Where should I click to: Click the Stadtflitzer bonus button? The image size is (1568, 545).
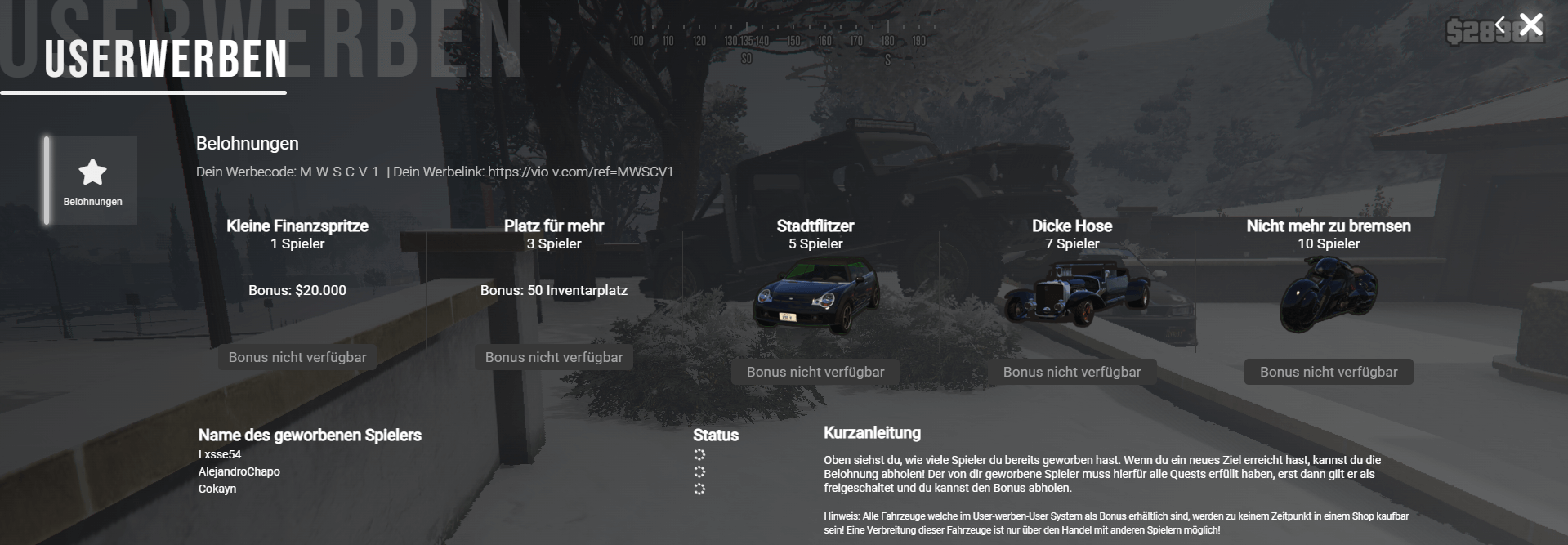click(x=815, y=372)
